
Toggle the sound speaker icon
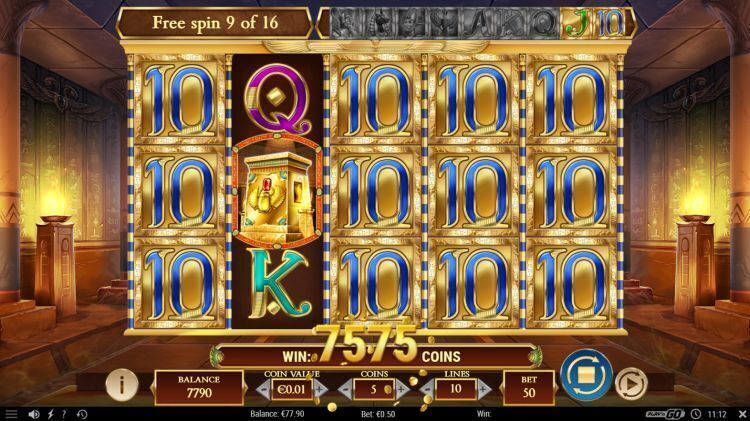click(x=34, y=413)
